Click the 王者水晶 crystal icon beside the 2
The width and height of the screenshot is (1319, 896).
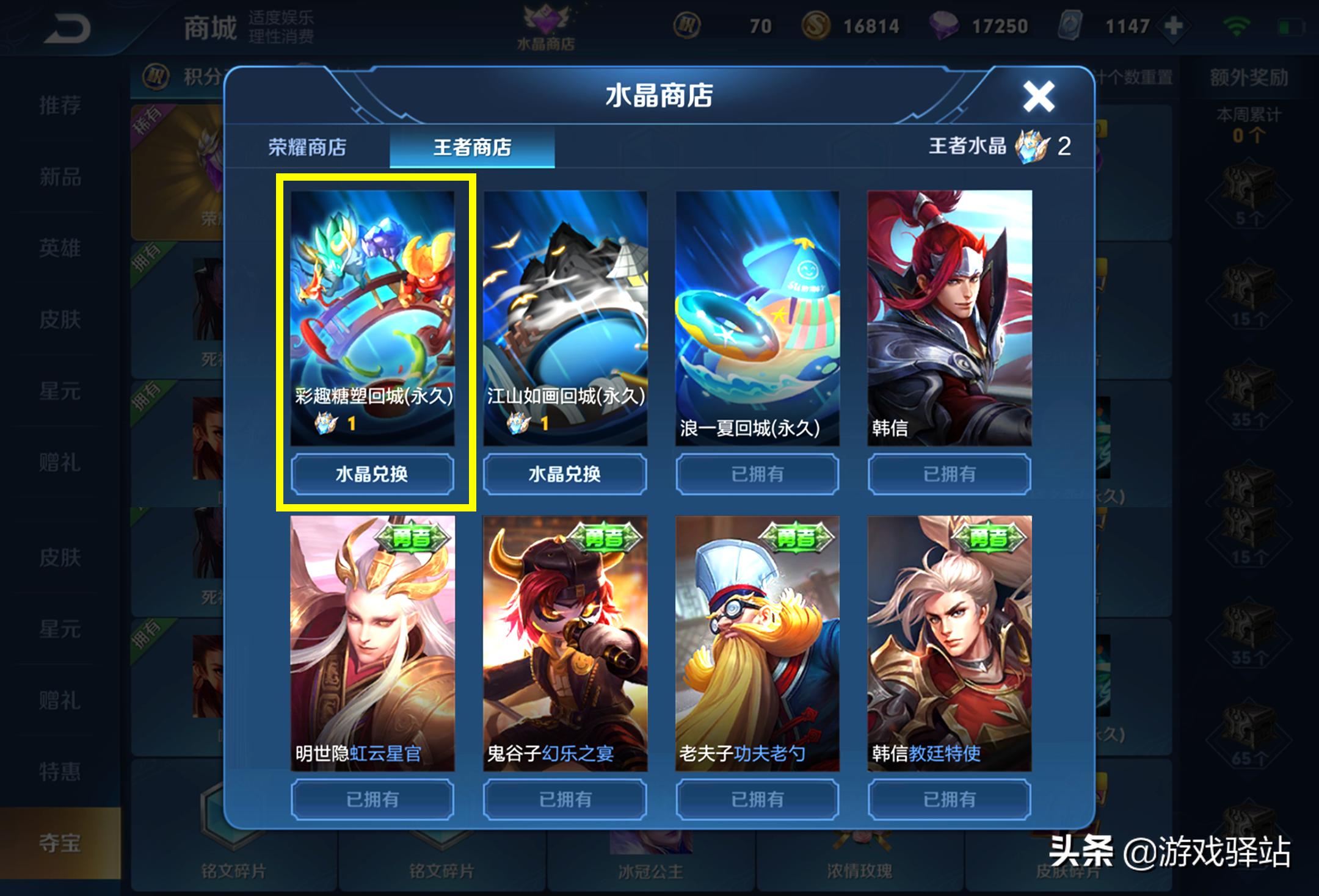click(x=1033, y=146)
